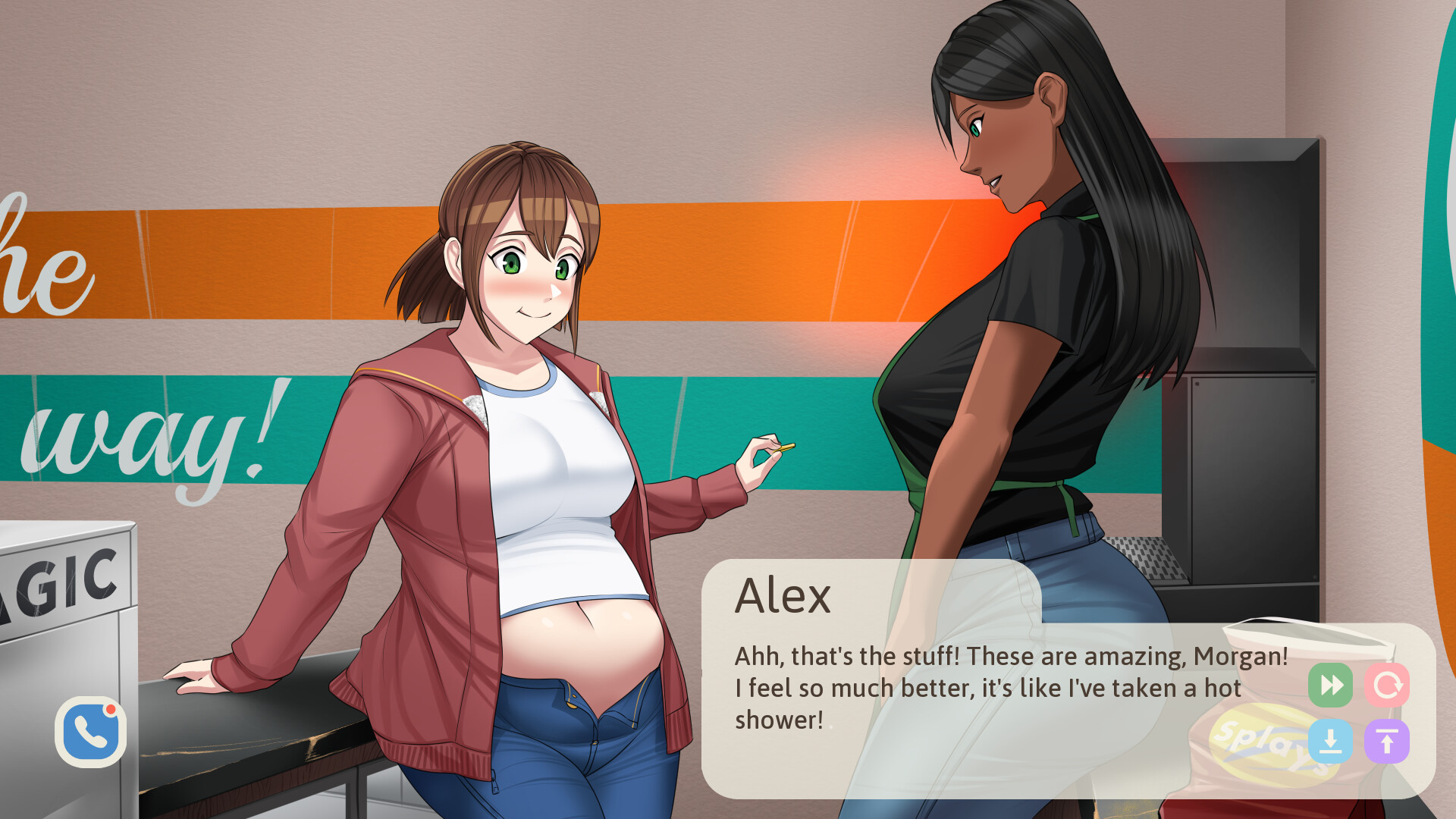Select the speaker name 'Alex'
This screenshot has height=819, width=1456.
tap(783, 595)
